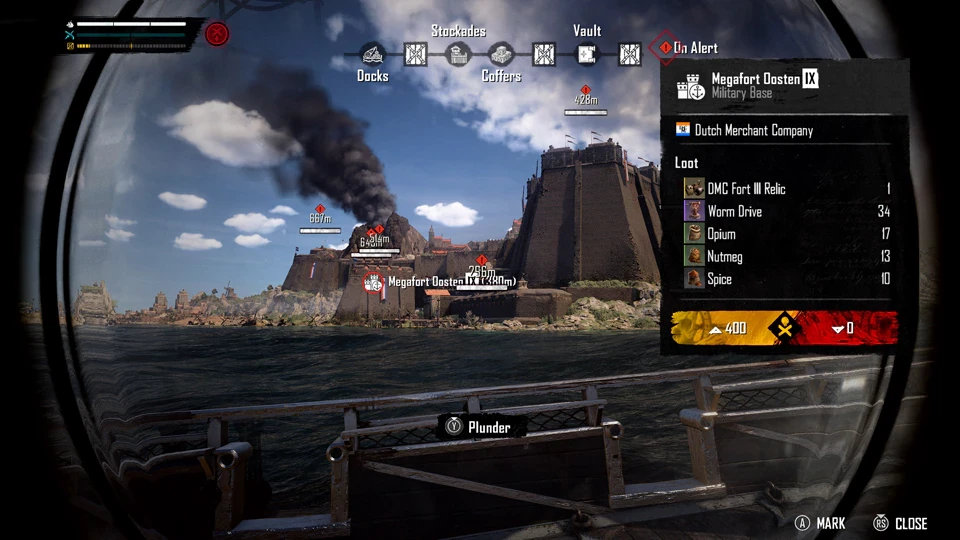This screenshot has height=540, width=960.
Task: Select the Docks stage icon
Action: point(372,54)
